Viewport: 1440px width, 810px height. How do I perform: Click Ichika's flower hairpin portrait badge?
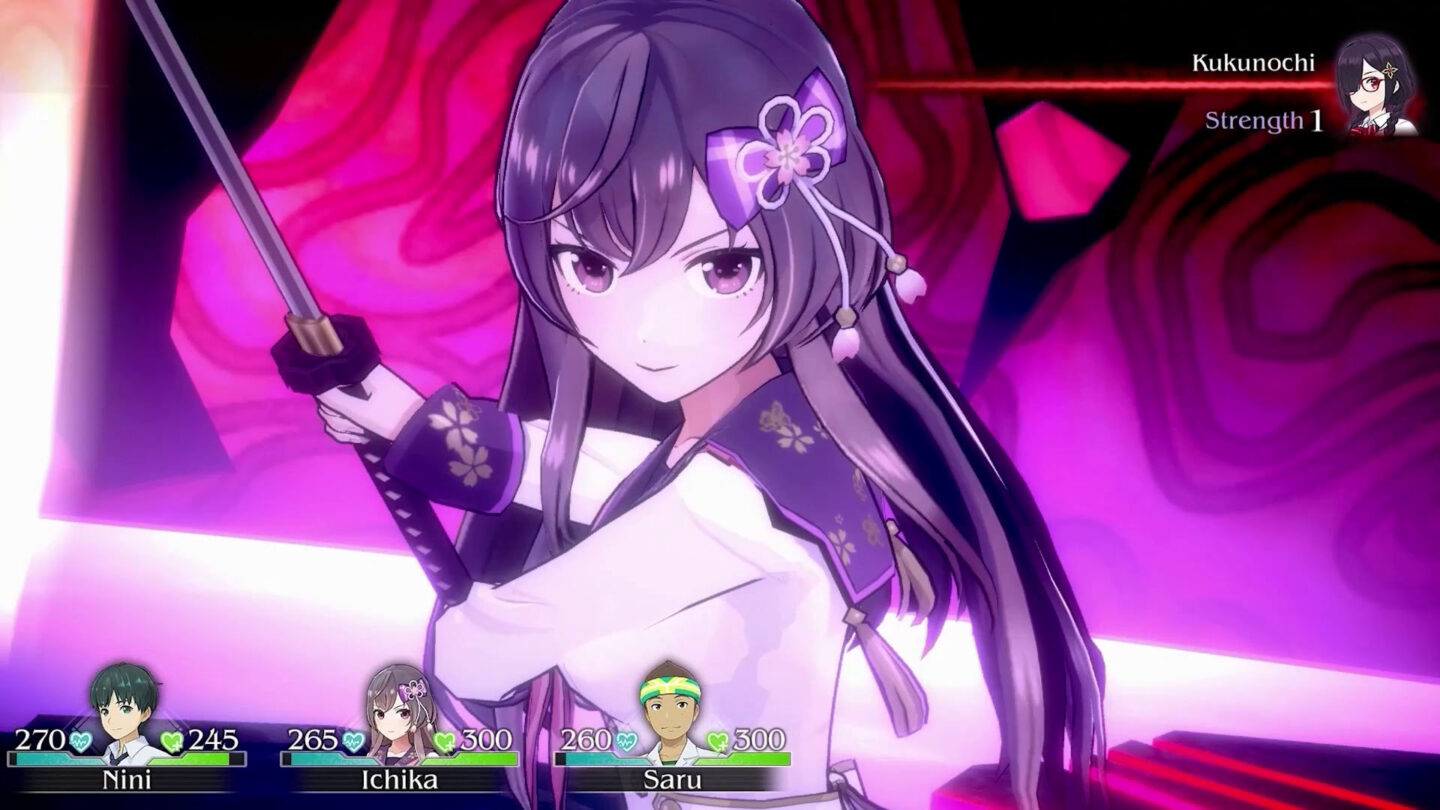click(411, 688)
